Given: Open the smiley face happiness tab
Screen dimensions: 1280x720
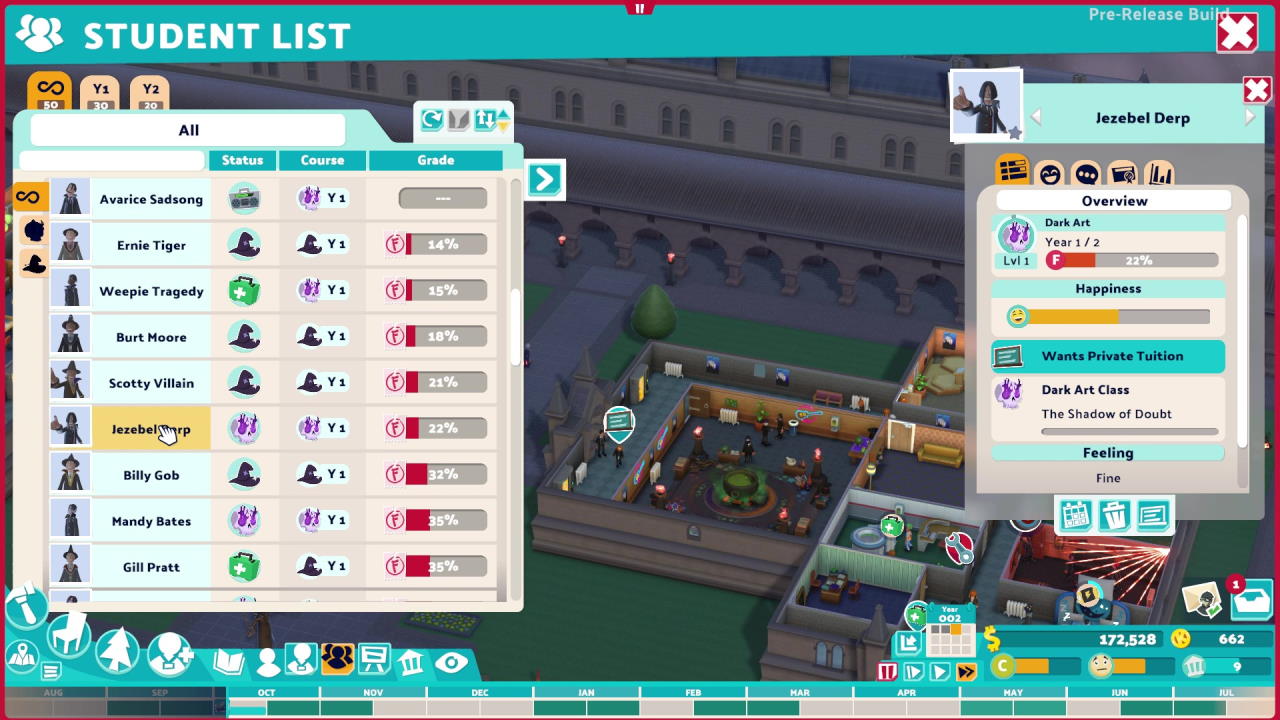Looking at the screenshot, I should pos(1049,174).
